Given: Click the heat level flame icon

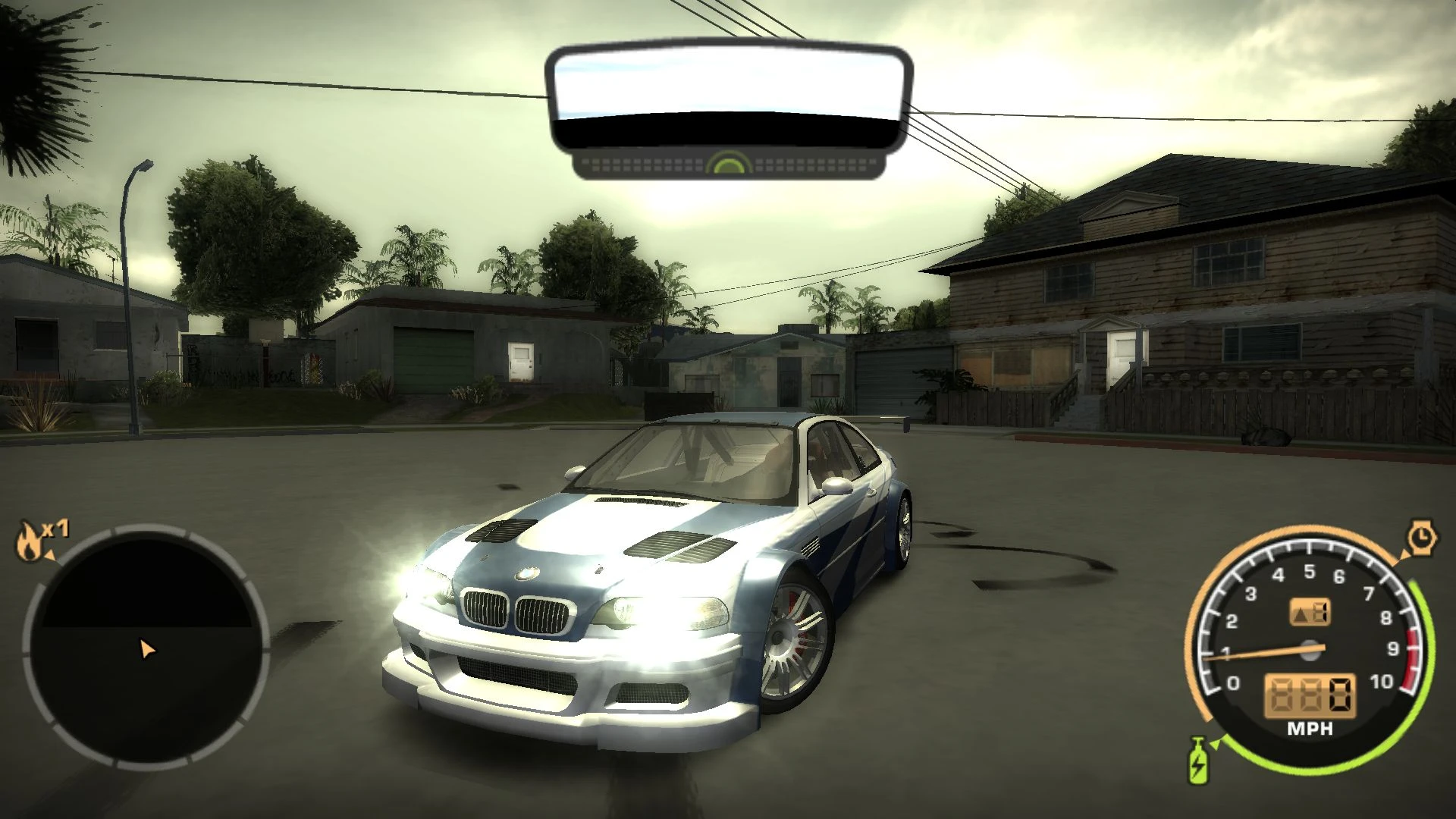Looking at the screenshot, I should click(x=28, y=541).
